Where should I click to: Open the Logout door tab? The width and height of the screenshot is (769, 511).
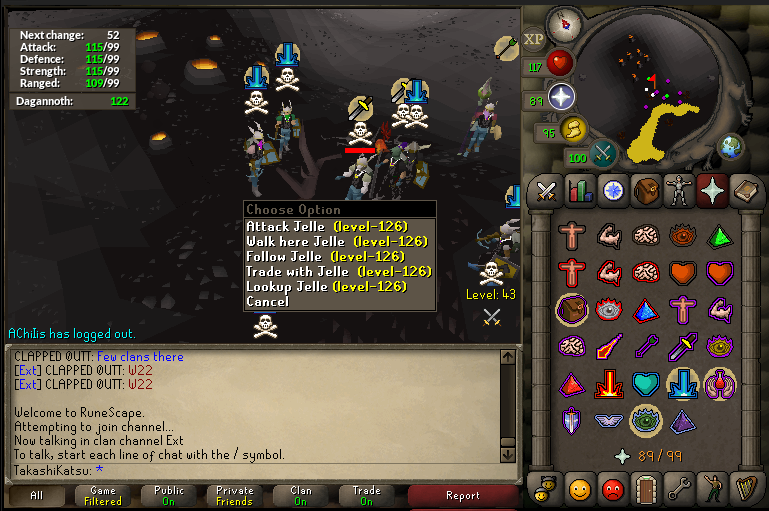[645, 489]
